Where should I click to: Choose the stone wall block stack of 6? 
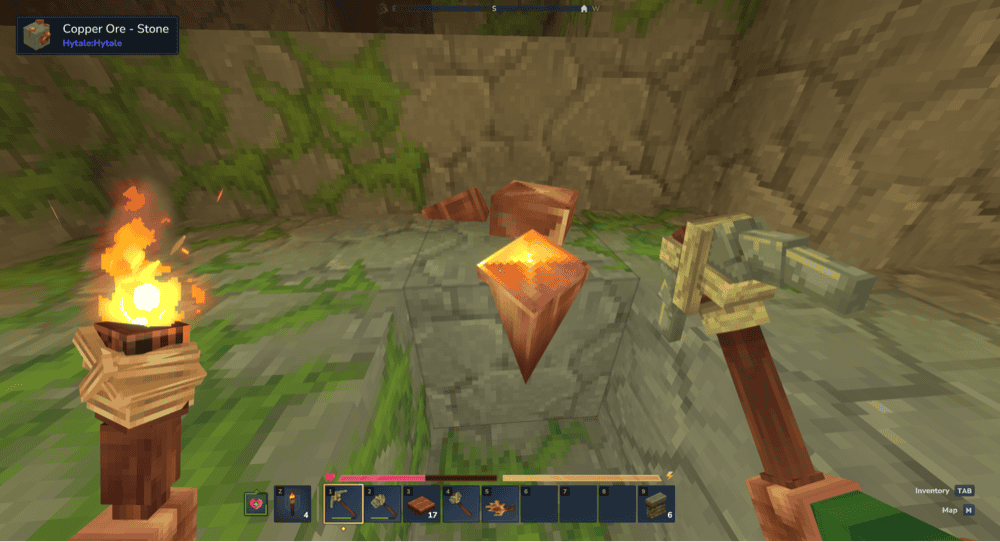point(655,504)
